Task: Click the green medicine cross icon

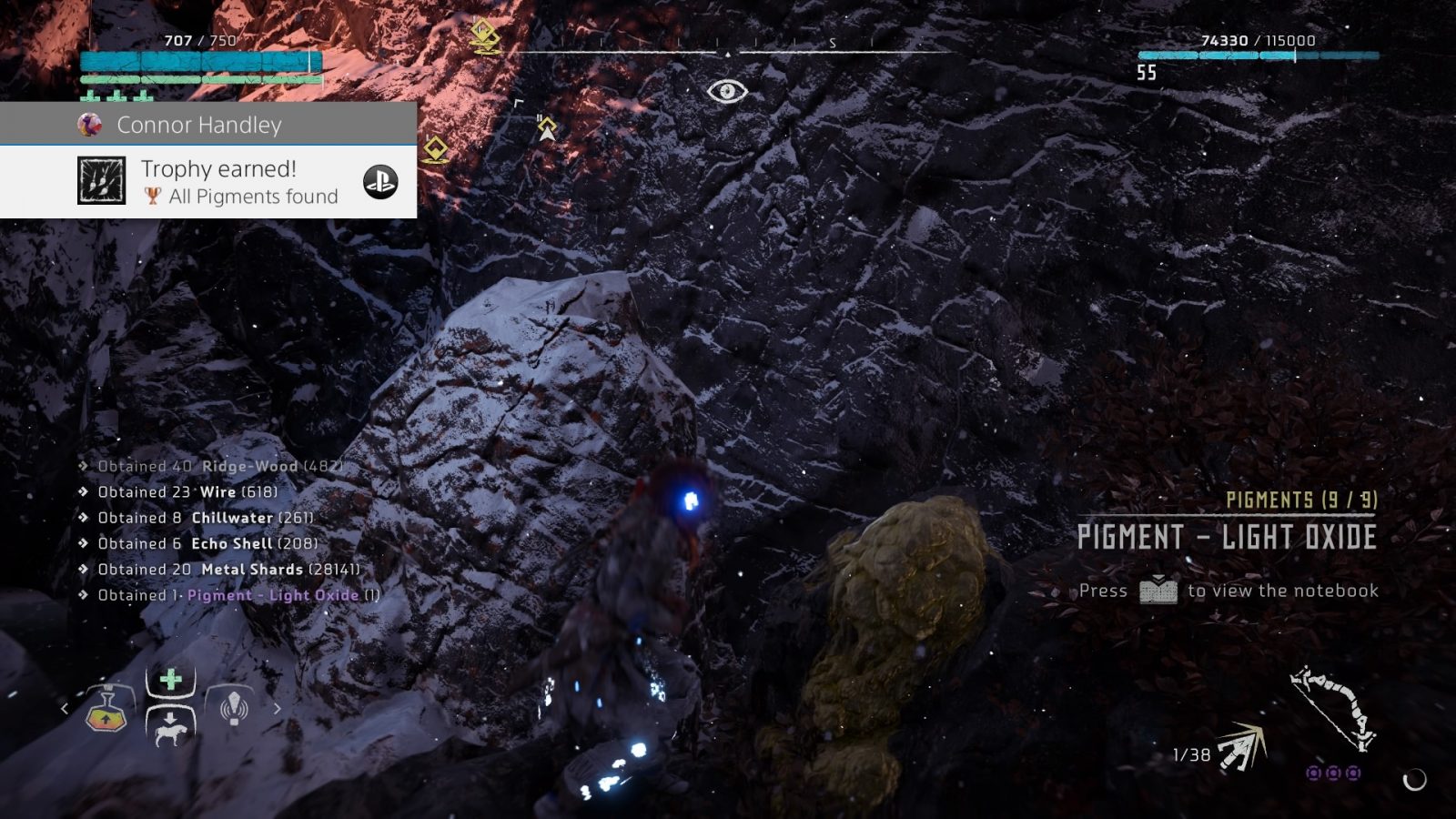Action: point(171,678)
